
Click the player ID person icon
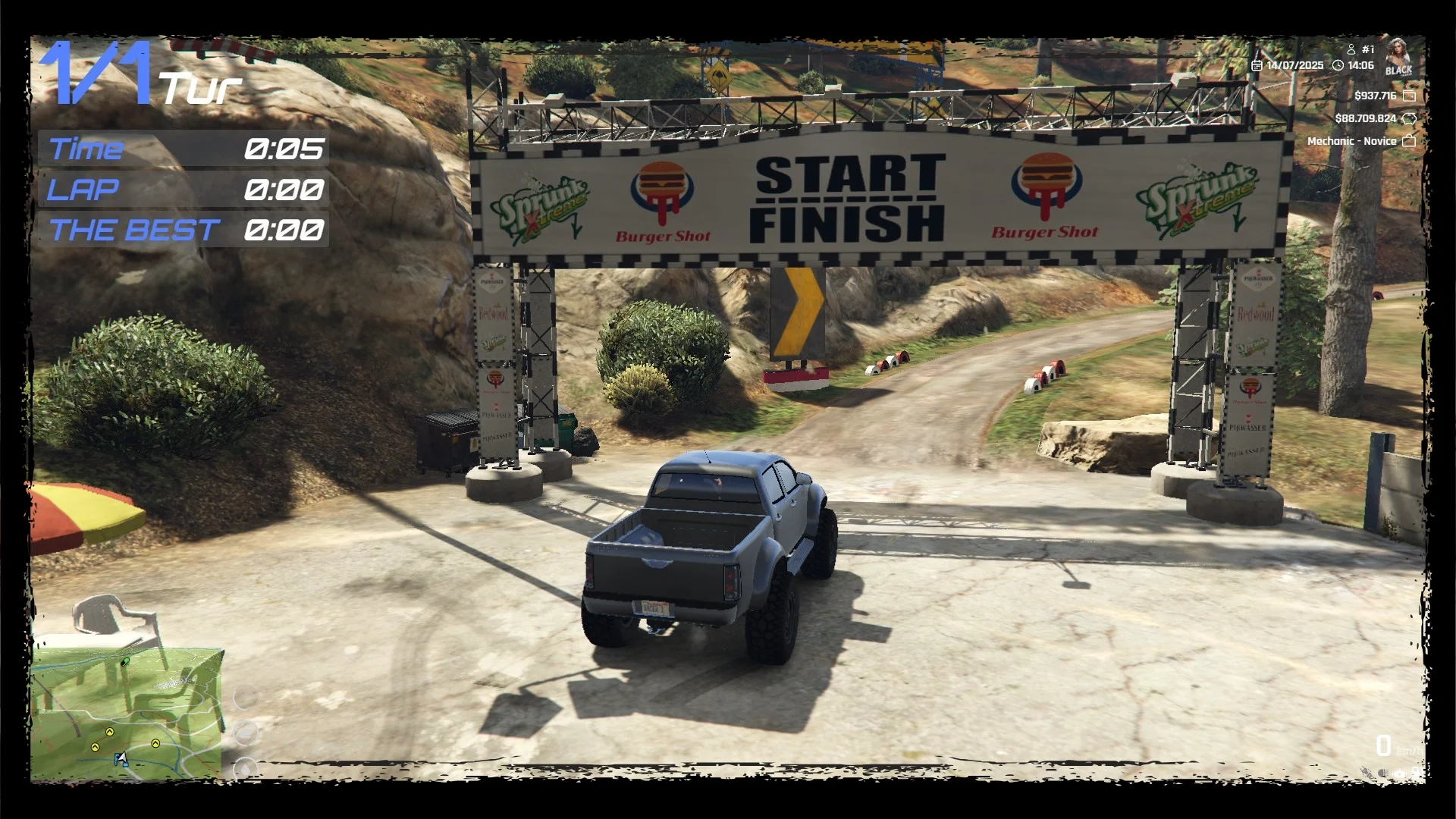coord(1351,49)
